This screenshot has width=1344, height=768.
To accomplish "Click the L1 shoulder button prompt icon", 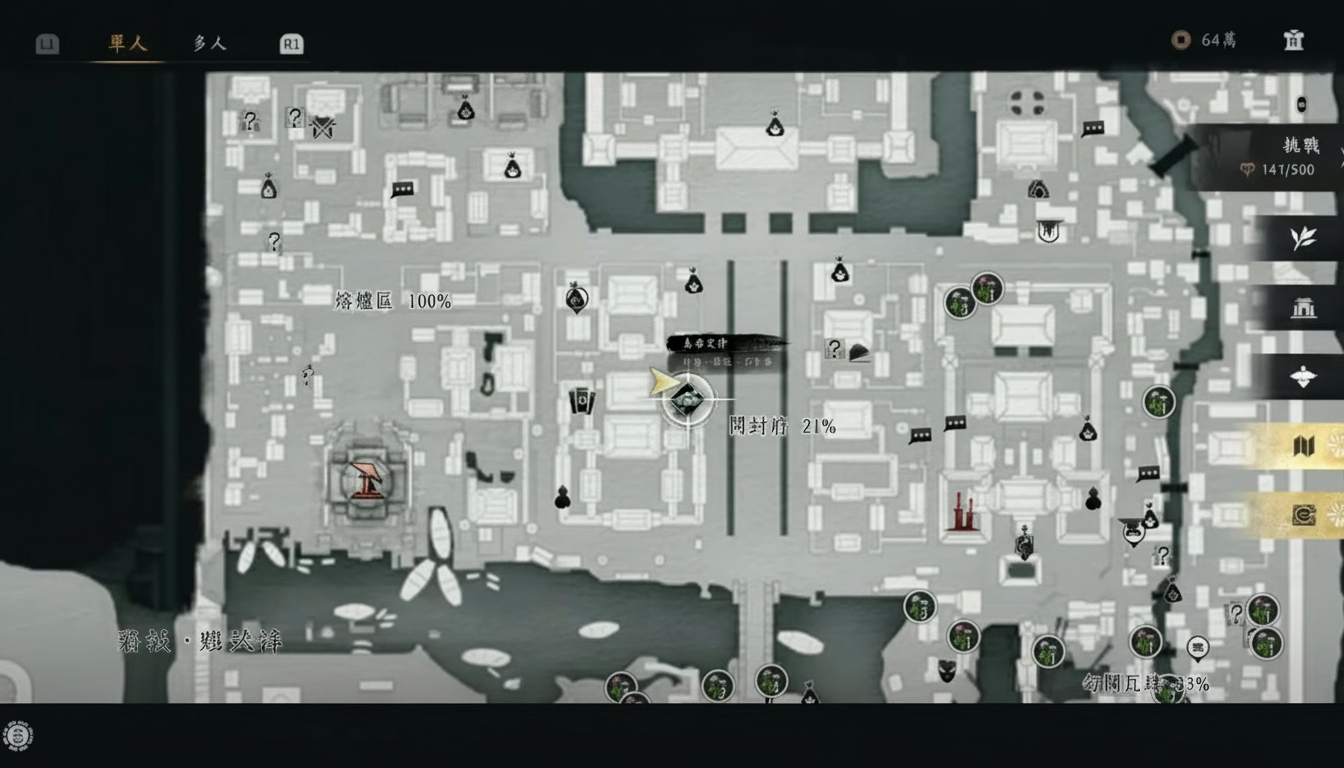I will tap(46, 43).
